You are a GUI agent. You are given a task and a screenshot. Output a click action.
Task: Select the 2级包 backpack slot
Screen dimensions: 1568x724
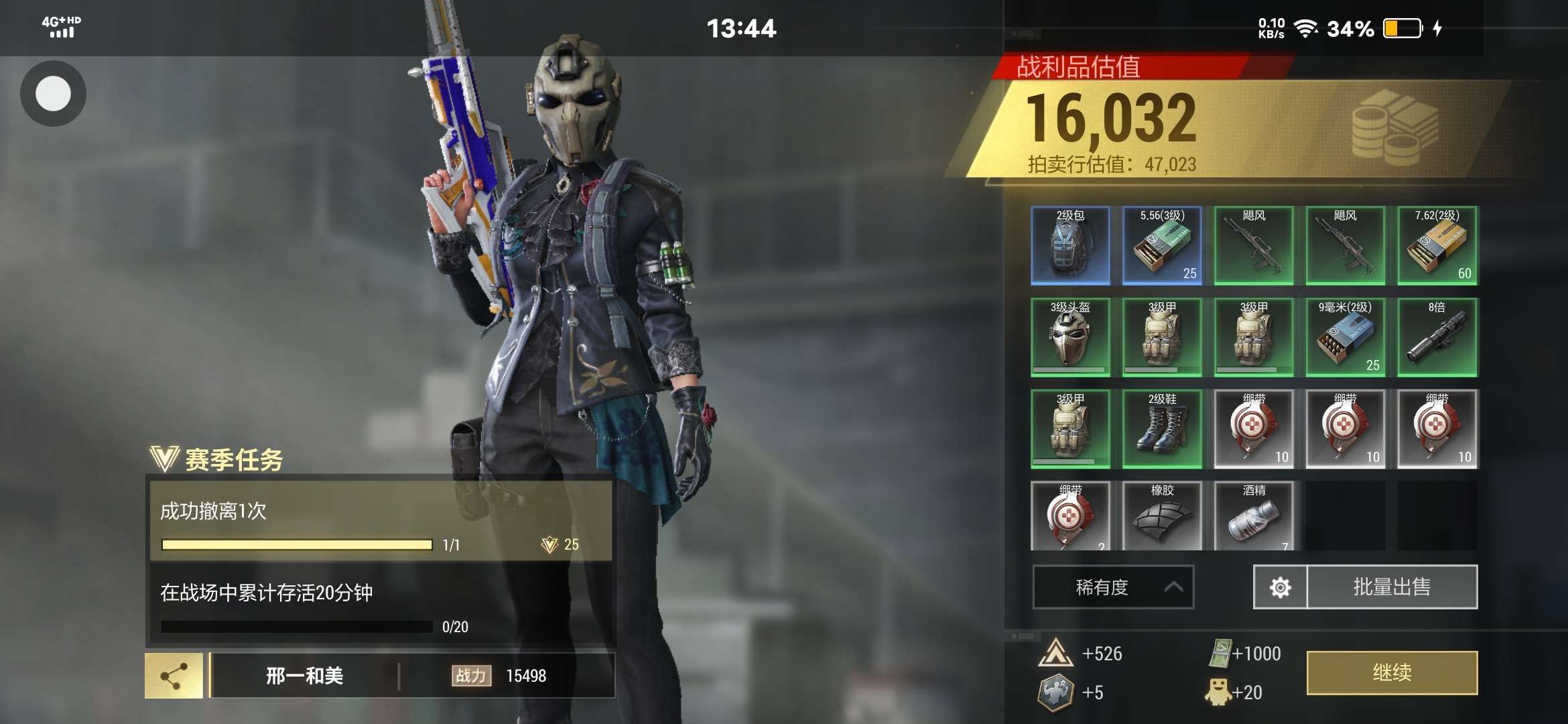(x=1070, y=245)
